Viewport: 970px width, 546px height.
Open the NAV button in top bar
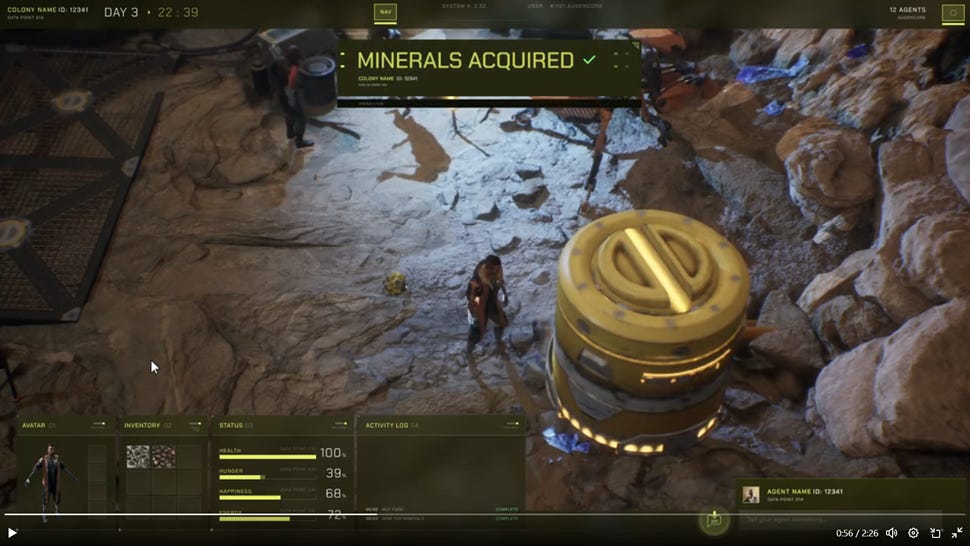(385, 13)
